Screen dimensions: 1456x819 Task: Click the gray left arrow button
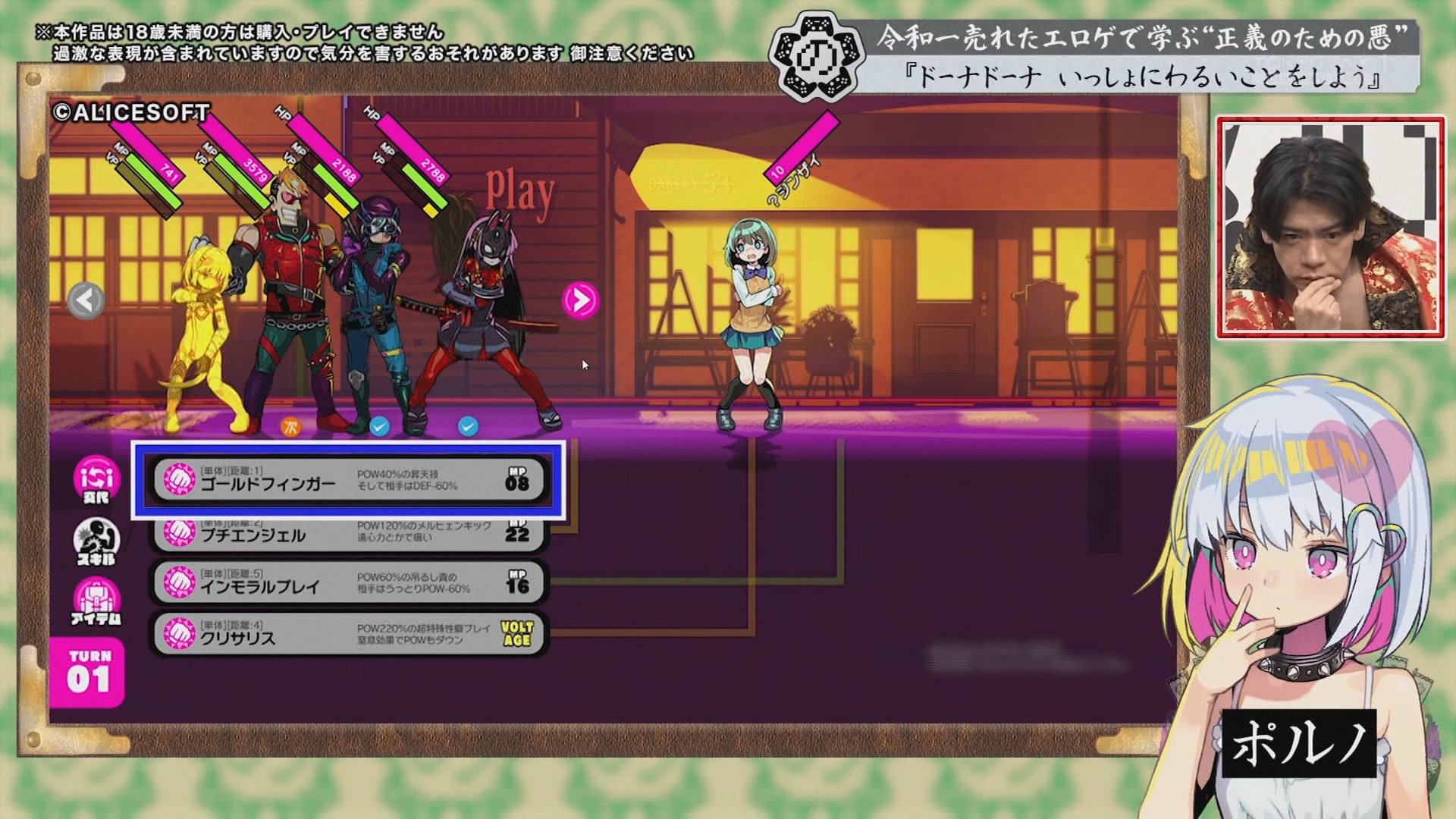coord(86,300)
